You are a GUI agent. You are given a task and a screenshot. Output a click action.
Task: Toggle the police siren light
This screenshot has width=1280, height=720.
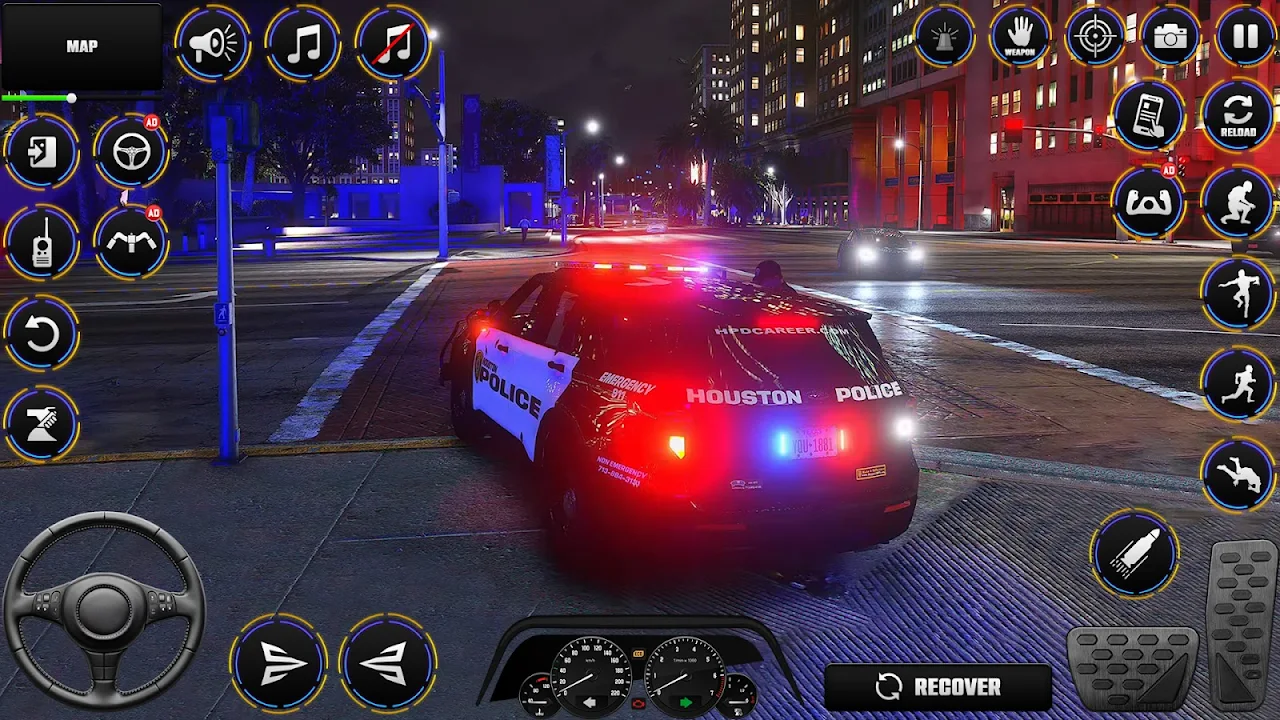[x=943, y=37]
